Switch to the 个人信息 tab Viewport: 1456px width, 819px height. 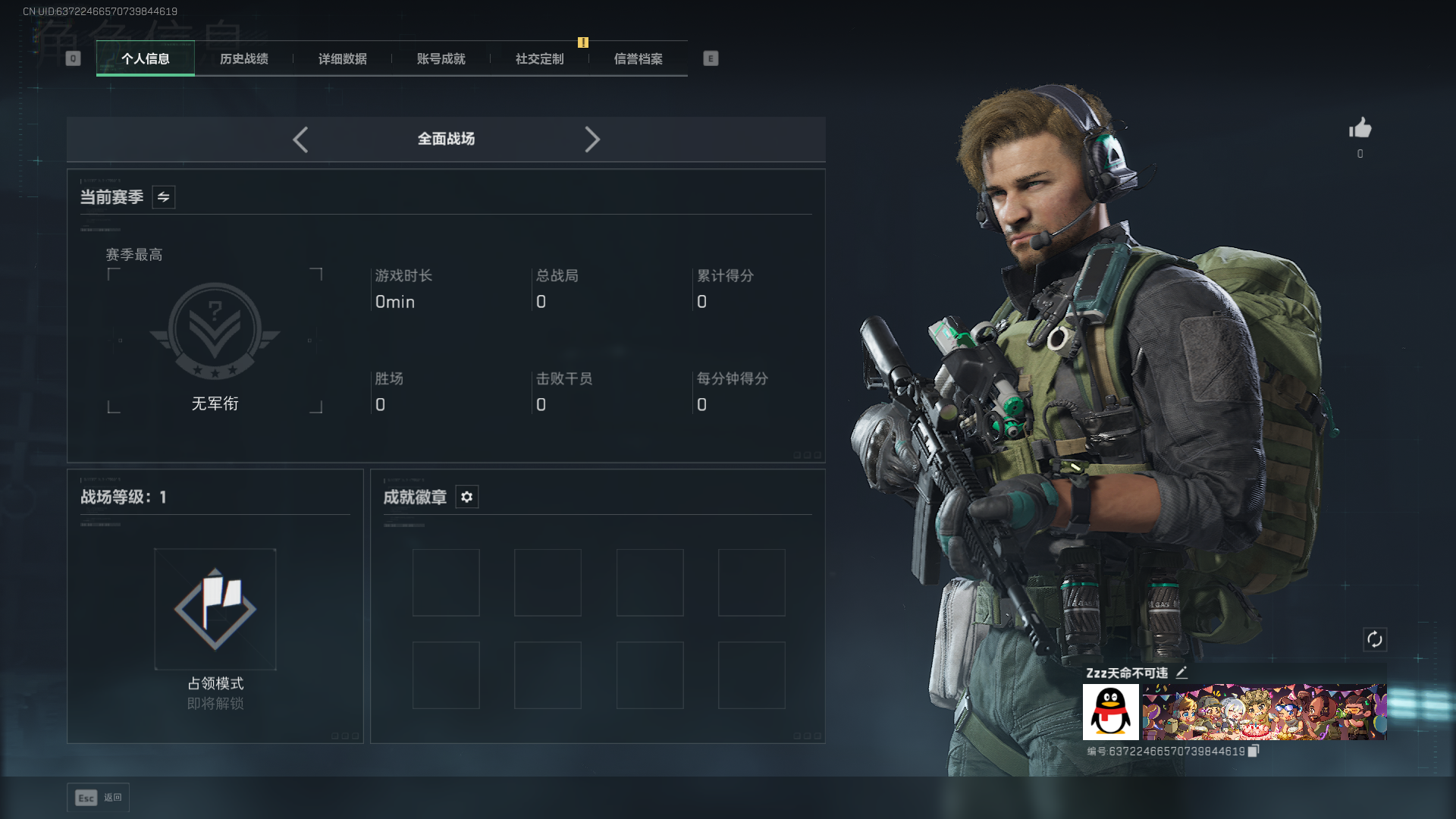click(x=146, y=58)
